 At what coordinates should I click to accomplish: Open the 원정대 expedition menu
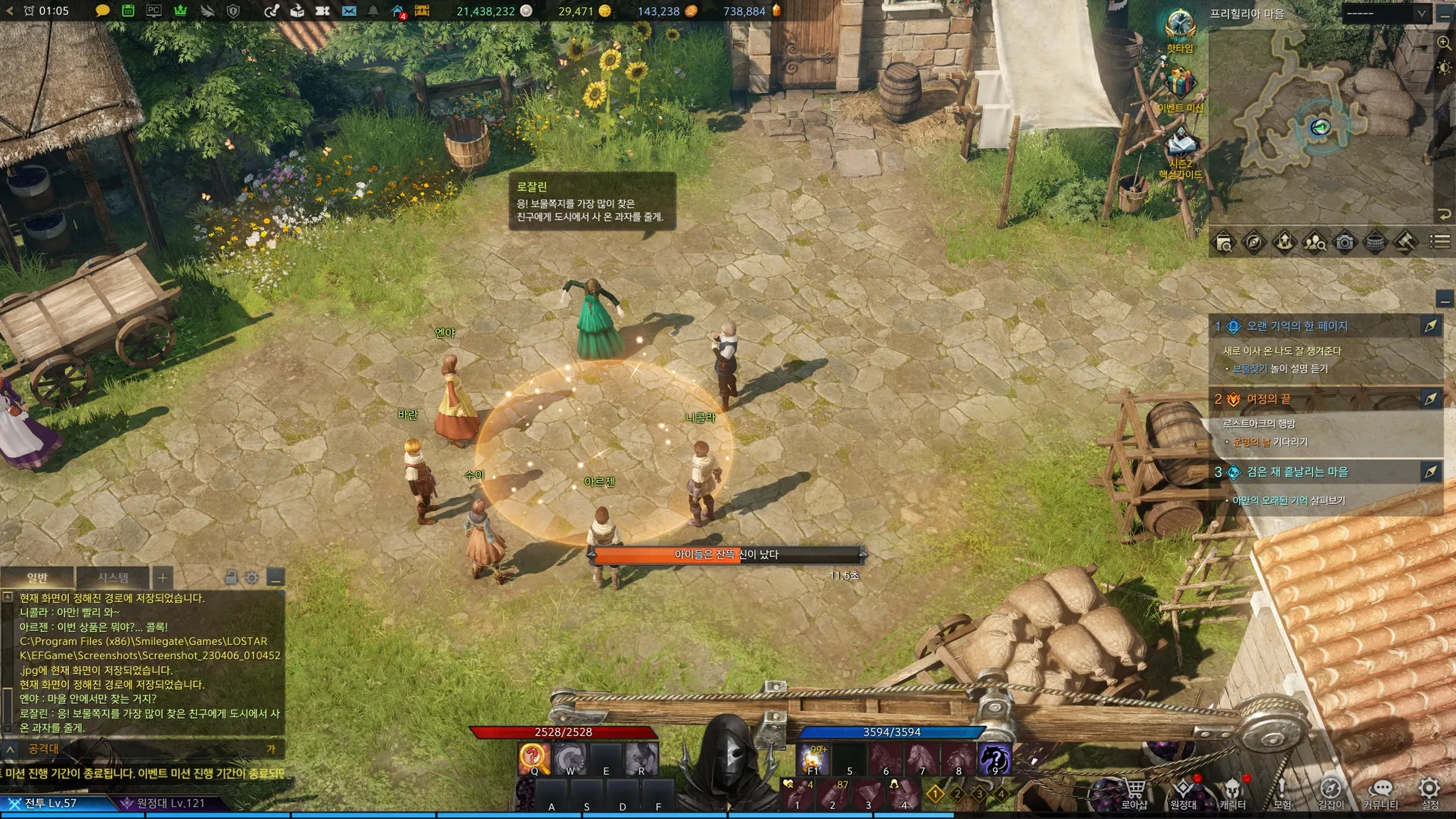tap(1183, 792)
